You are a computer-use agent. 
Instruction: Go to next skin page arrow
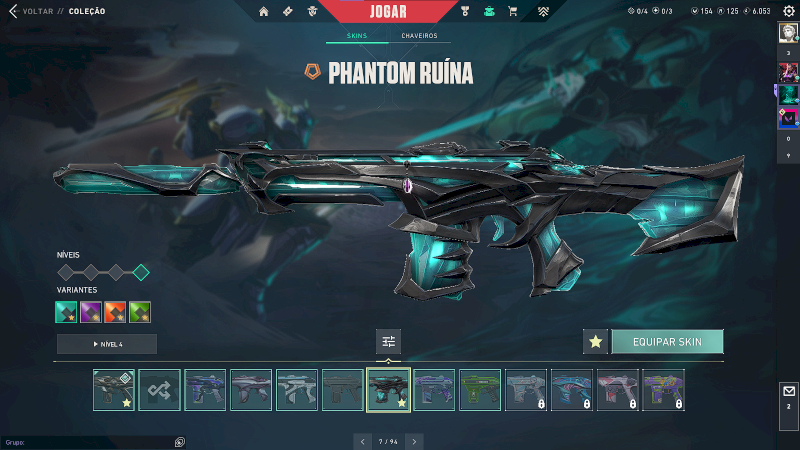[414, 441]
